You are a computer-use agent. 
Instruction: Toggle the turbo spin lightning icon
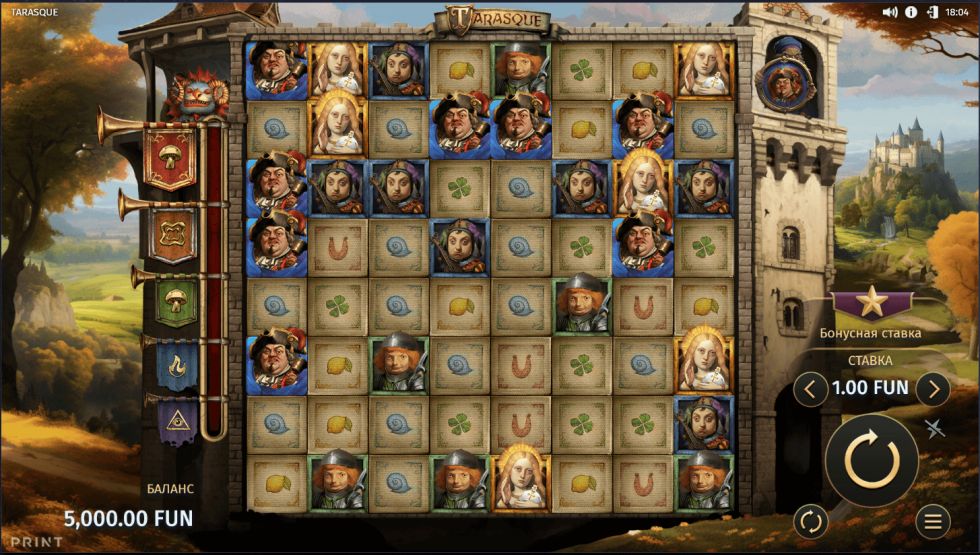point(934,428)
